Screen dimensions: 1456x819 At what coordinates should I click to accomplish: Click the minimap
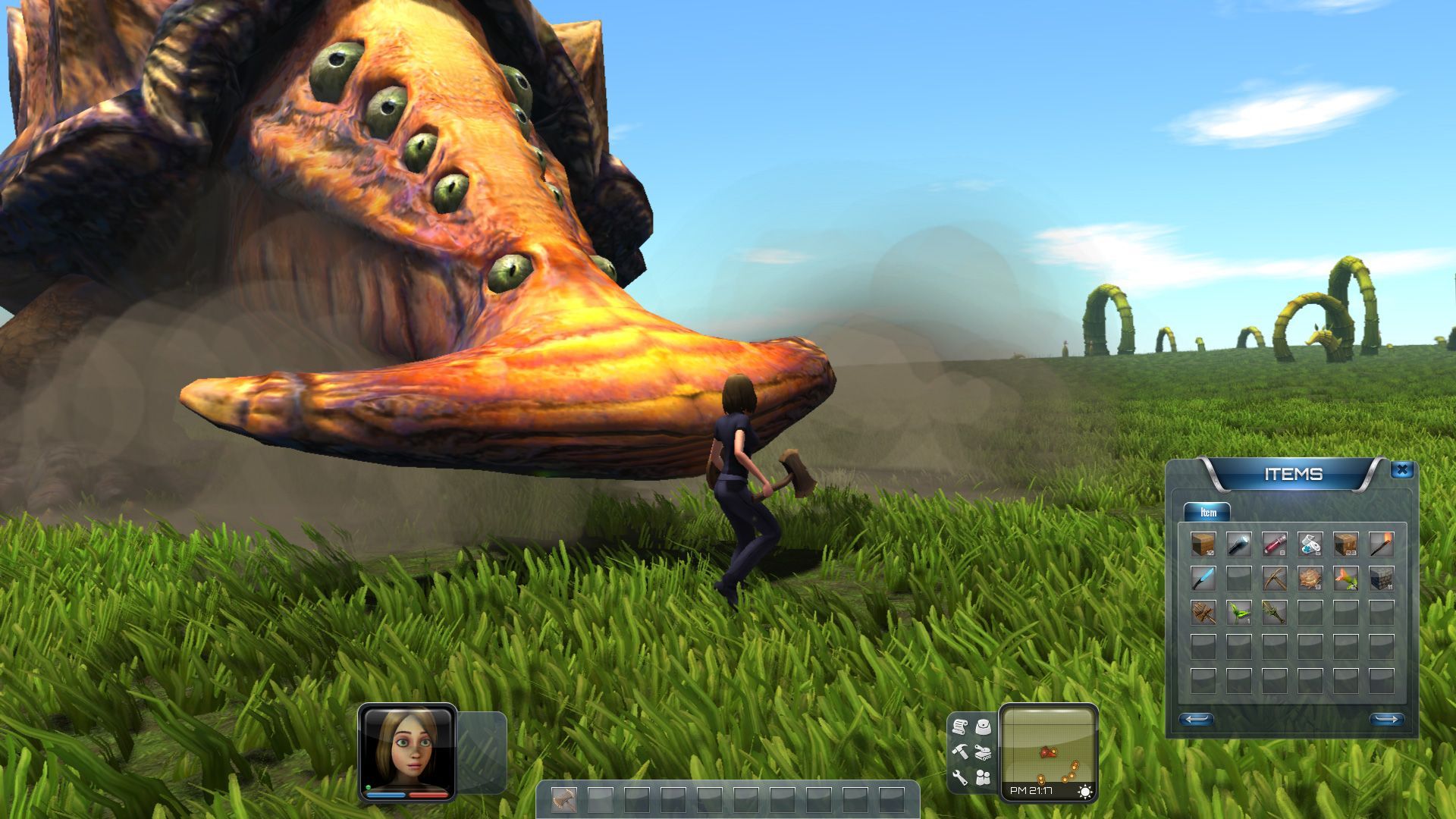tap(1048, 747)
